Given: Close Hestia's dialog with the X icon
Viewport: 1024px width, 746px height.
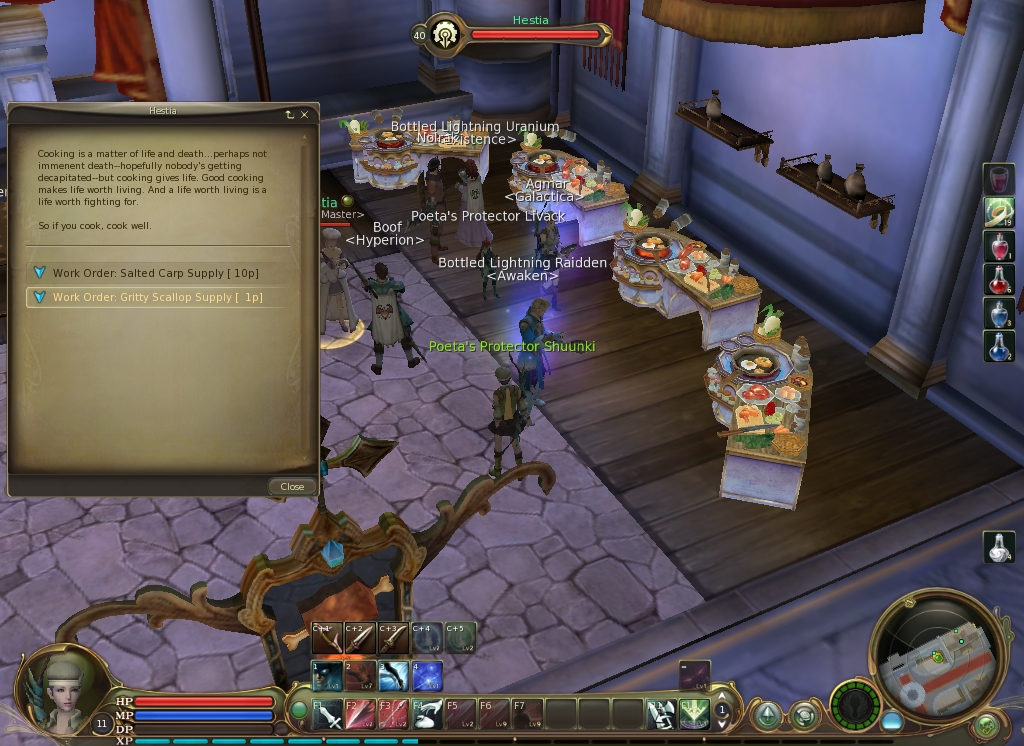Looking at the screenshot, I should tap(305, 115).
